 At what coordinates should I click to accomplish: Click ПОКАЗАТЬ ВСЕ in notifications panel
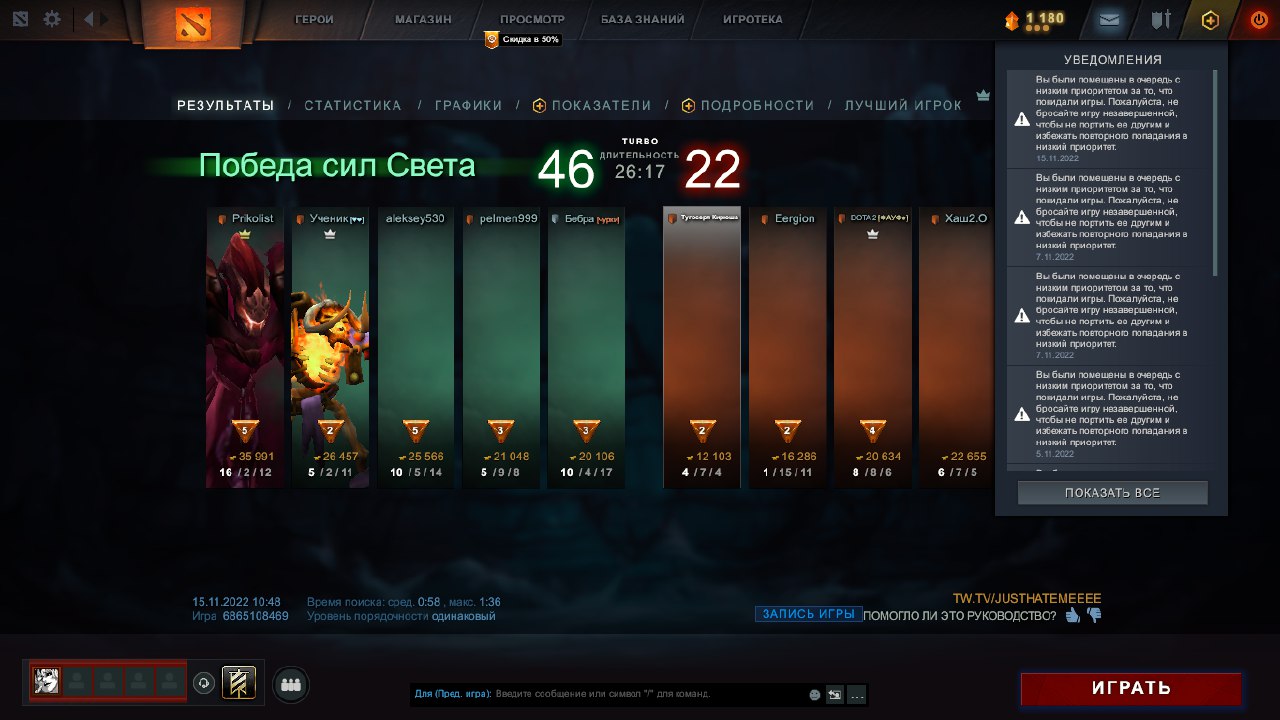point(1112,492)
